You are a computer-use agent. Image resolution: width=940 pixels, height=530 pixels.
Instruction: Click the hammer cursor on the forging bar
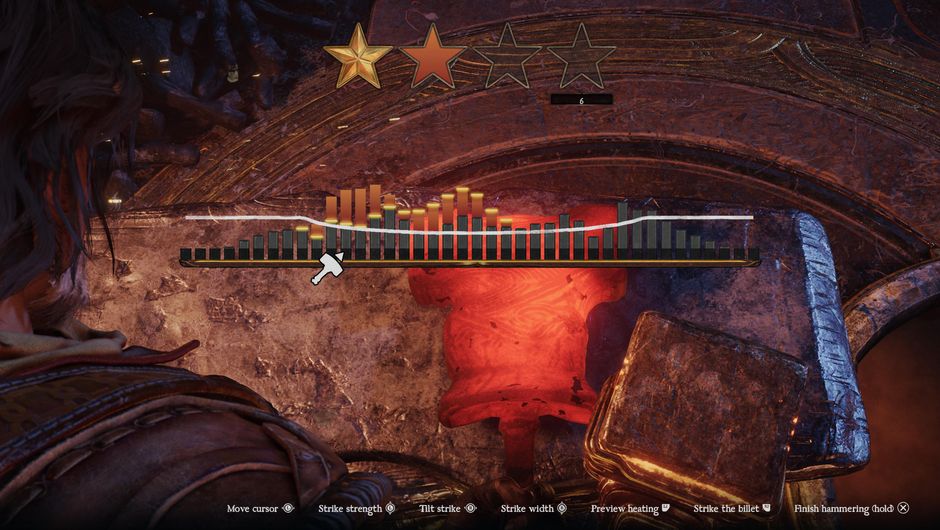[327, 268]
